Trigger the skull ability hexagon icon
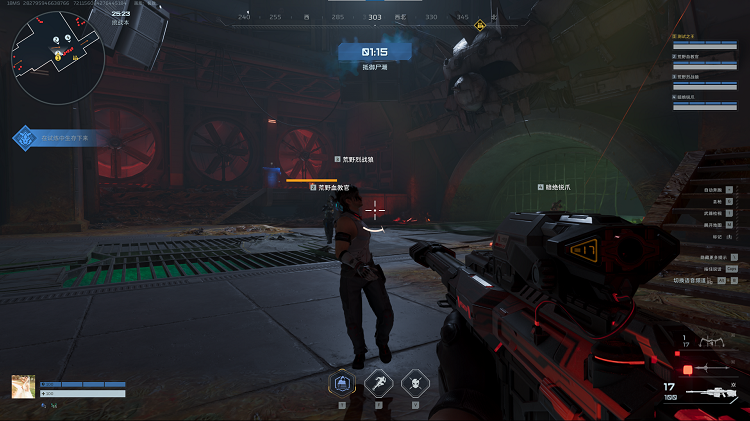Viewport: 750px width, 421px height. [414, 382]
